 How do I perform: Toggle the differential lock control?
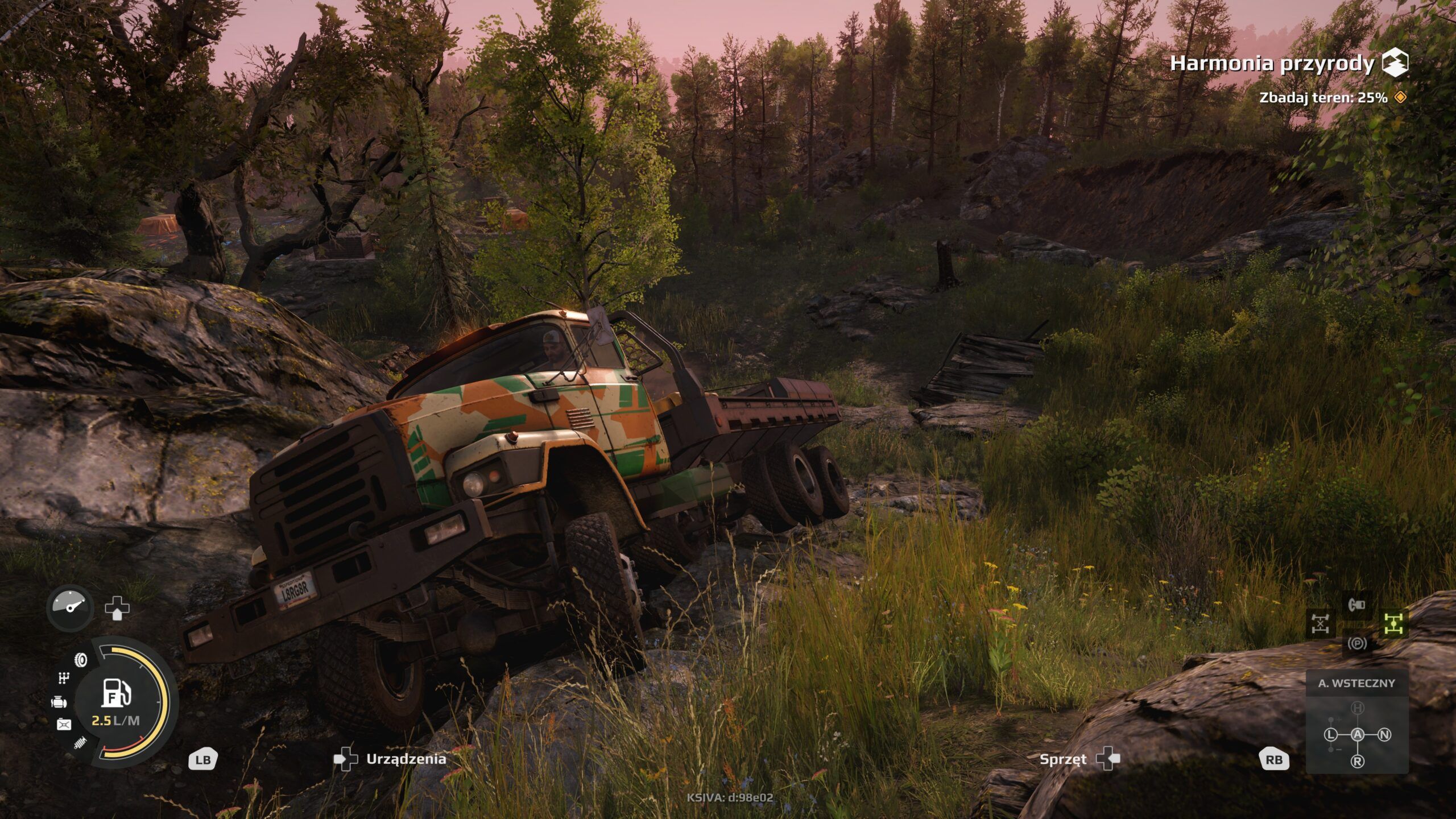[x=1321, y=623]
